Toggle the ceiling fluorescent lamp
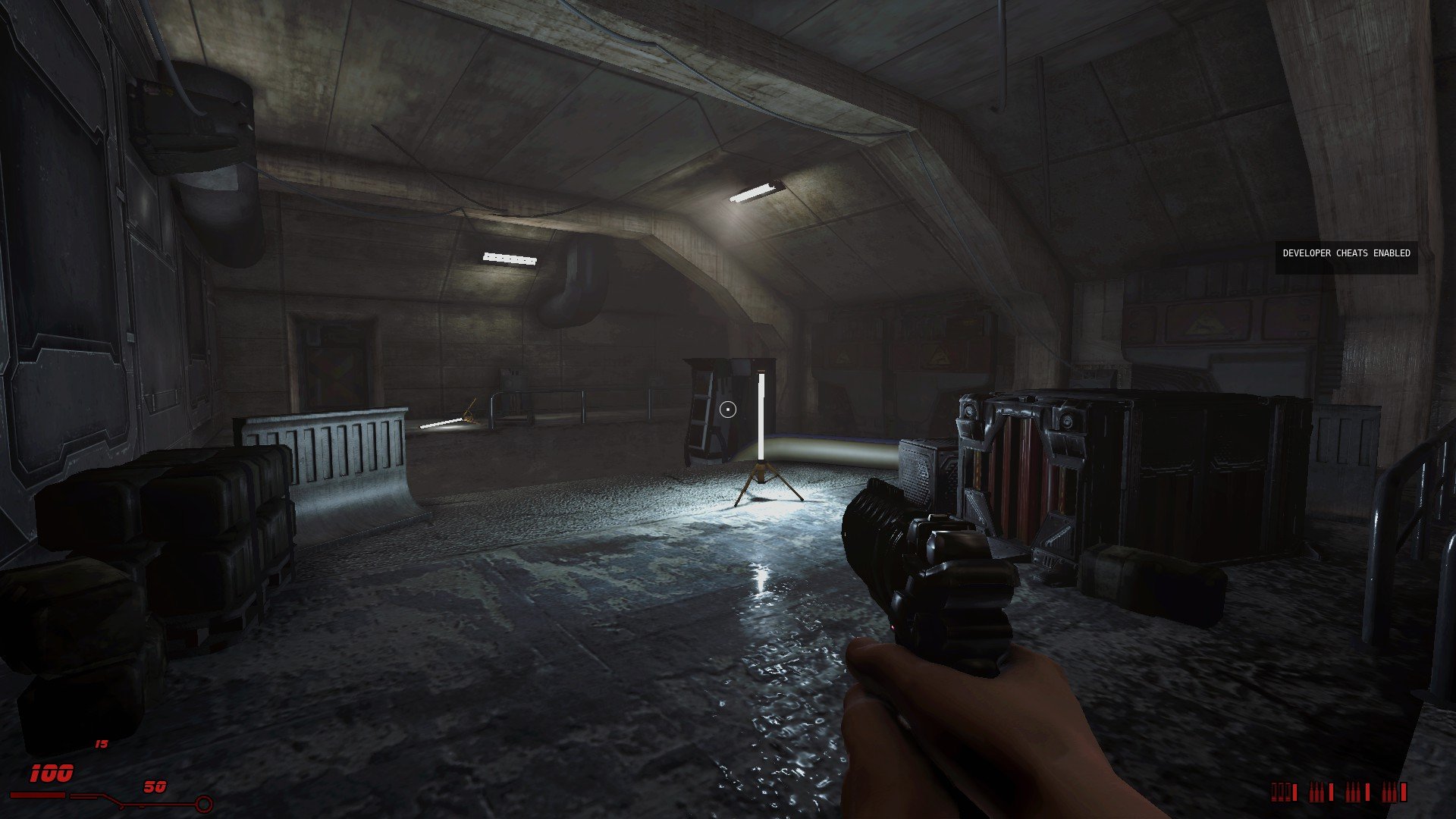The image size is (1456, 819). pos(752,192)
